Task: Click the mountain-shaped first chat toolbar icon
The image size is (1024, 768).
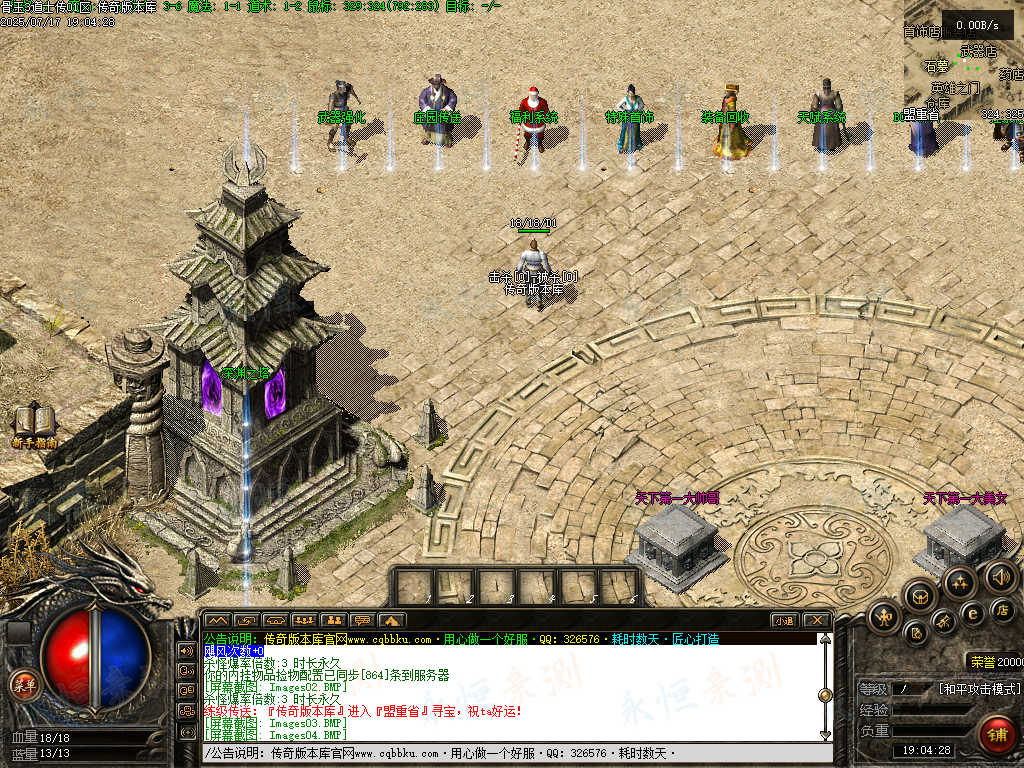Action: tap(217, 620)
